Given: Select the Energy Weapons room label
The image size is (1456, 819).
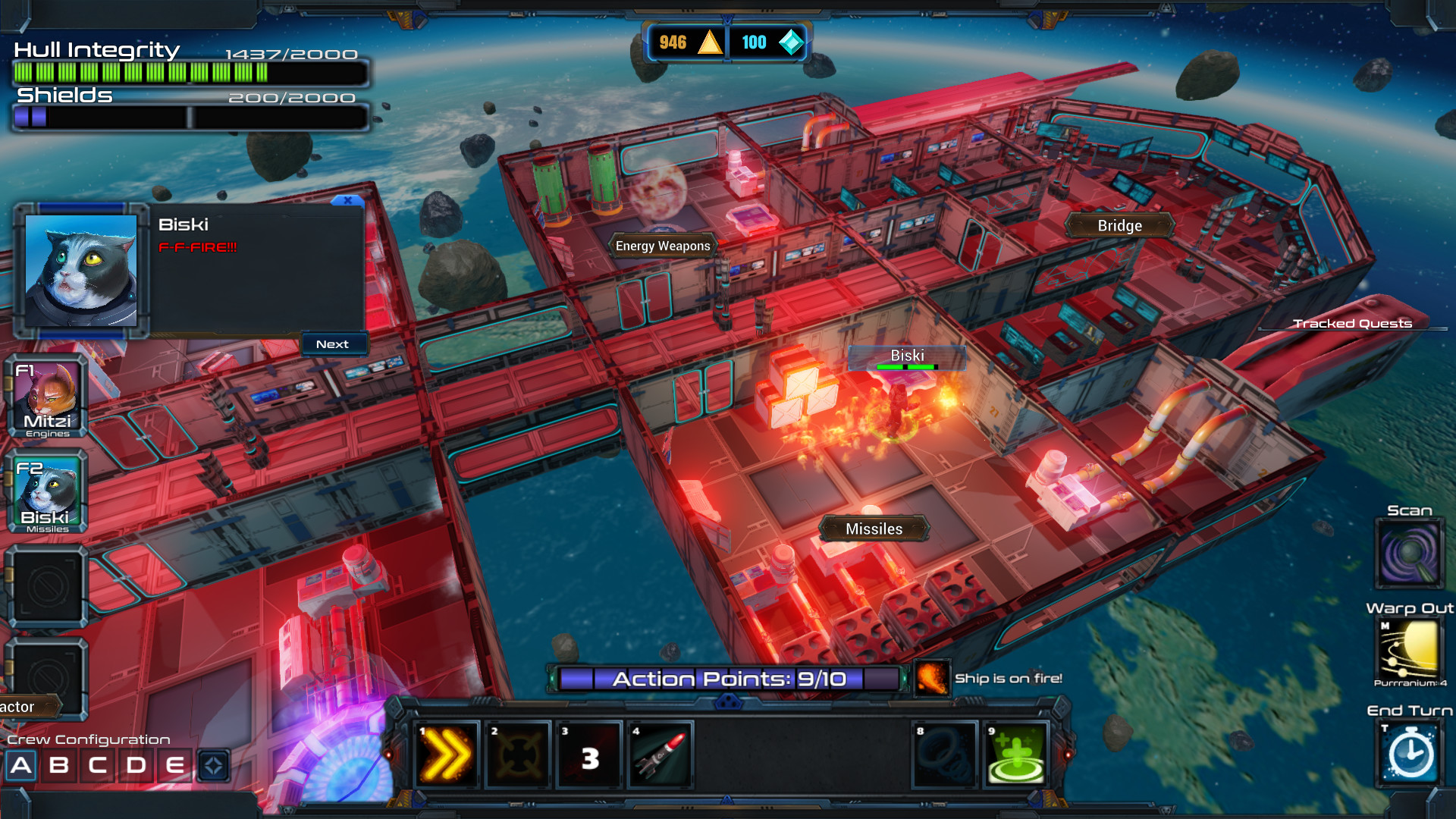Looking at the screenshot, I should [x=663, y=246].
